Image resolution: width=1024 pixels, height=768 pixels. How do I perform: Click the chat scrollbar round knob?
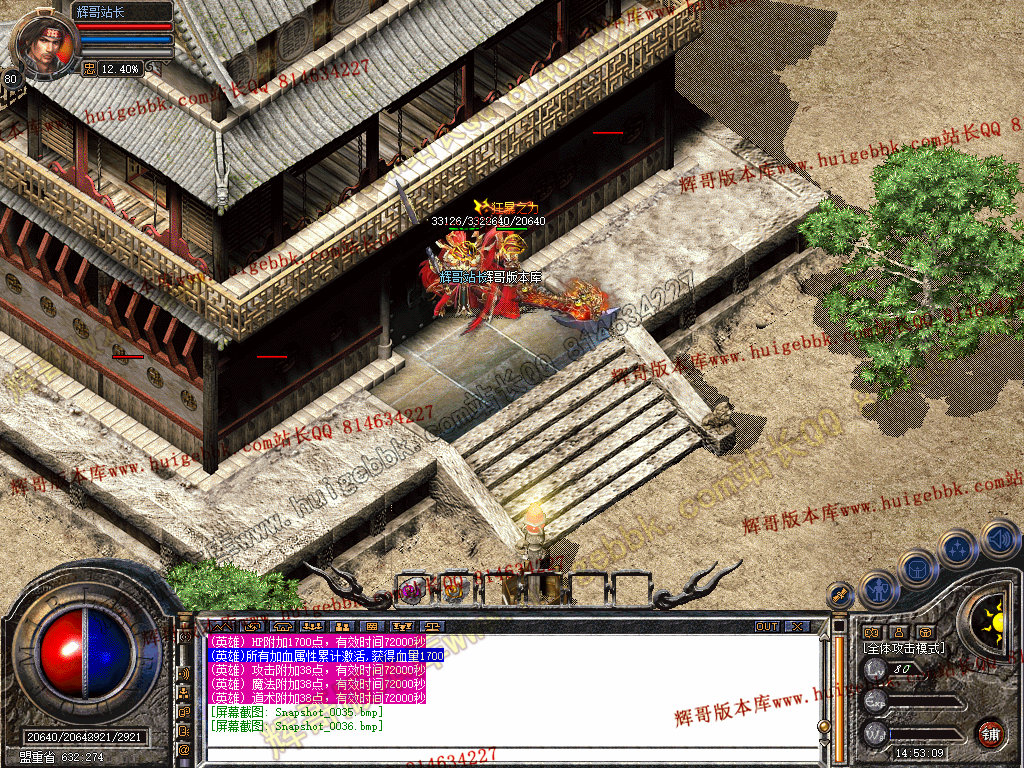[x=824, y=726]
